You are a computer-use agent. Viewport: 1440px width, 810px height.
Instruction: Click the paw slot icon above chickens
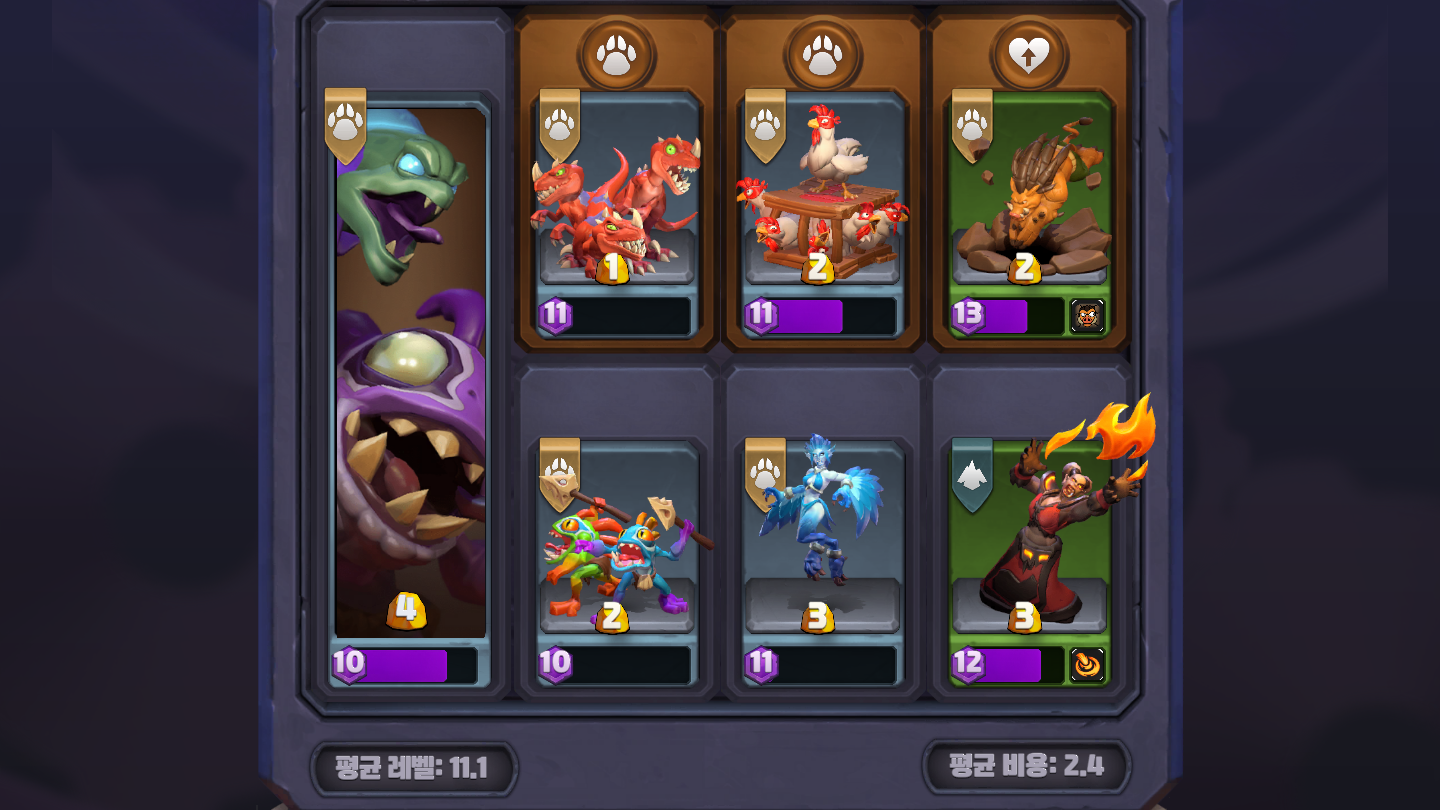point(822,55)
